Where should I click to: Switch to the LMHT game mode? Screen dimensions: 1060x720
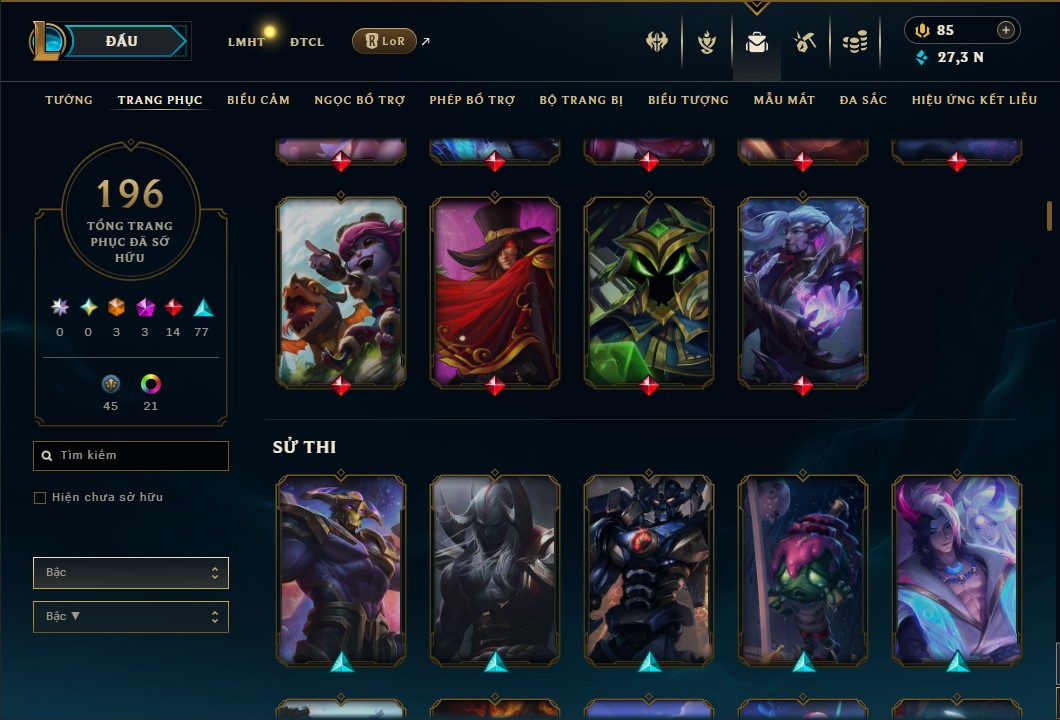(246, 42)
